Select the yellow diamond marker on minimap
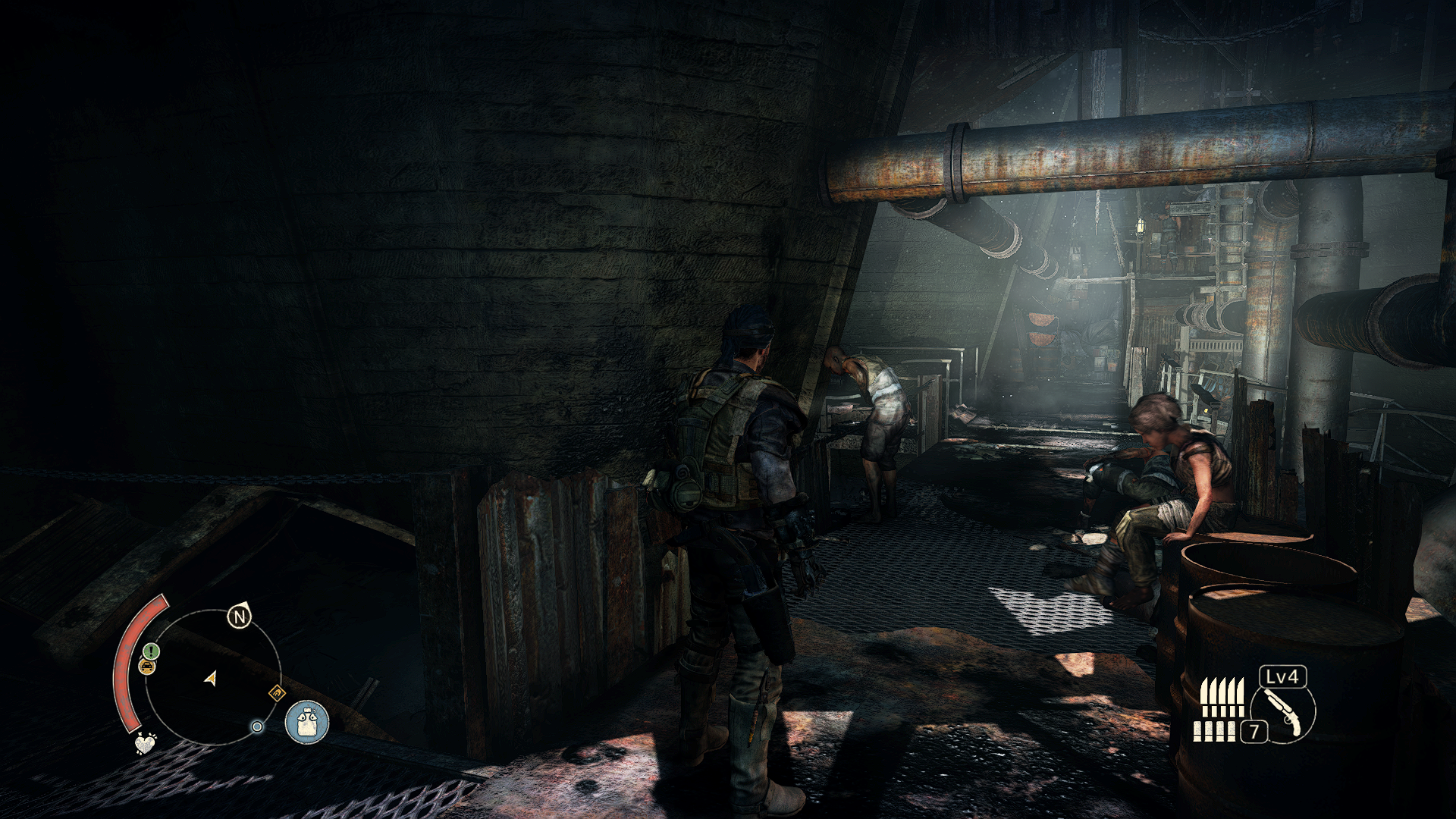This screenshot has height=819, width=1456. (277, 692)
